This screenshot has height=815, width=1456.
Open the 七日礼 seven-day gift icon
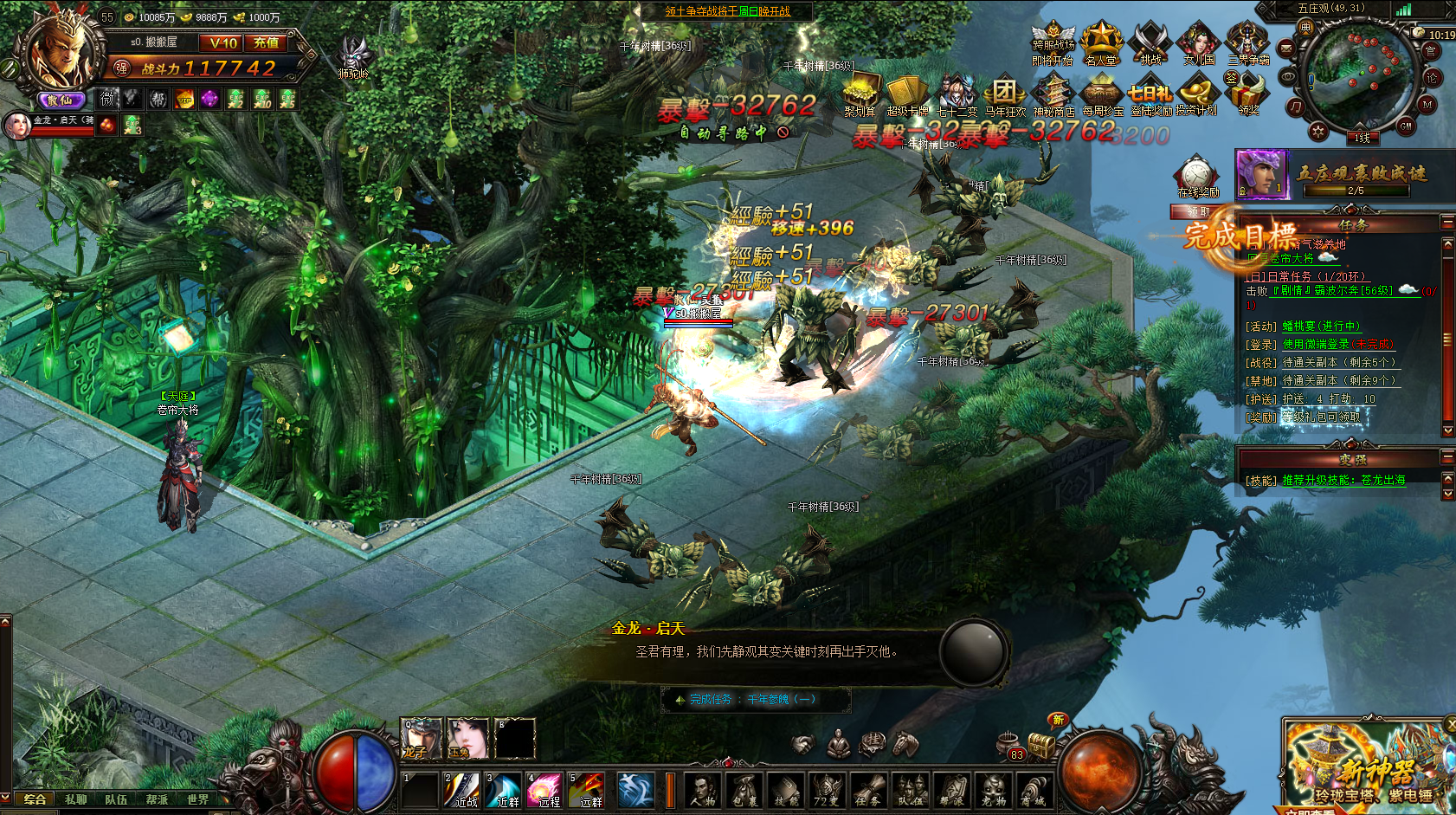1150,94
